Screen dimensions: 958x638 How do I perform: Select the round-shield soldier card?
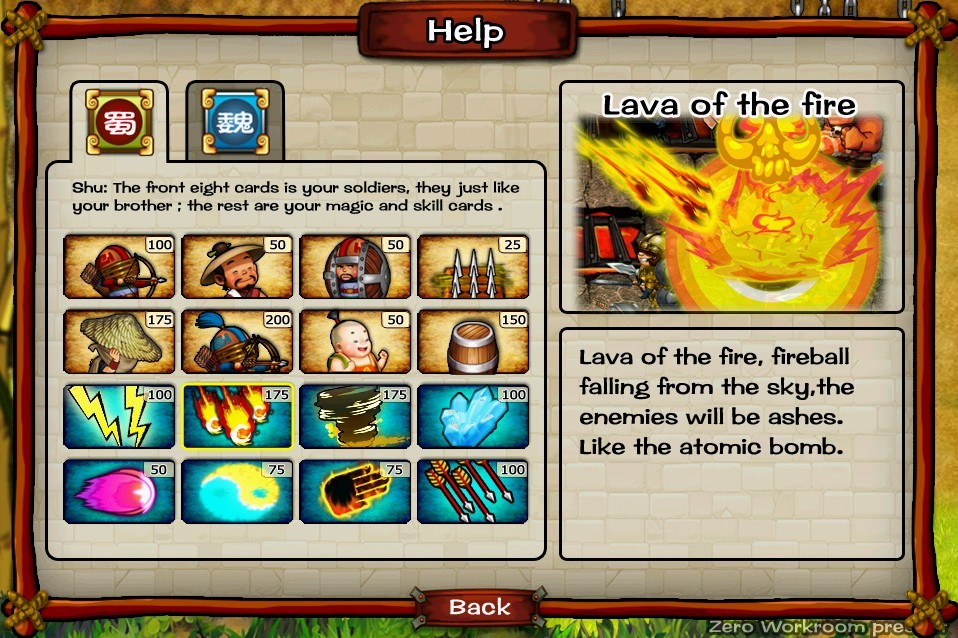(355, 267)
